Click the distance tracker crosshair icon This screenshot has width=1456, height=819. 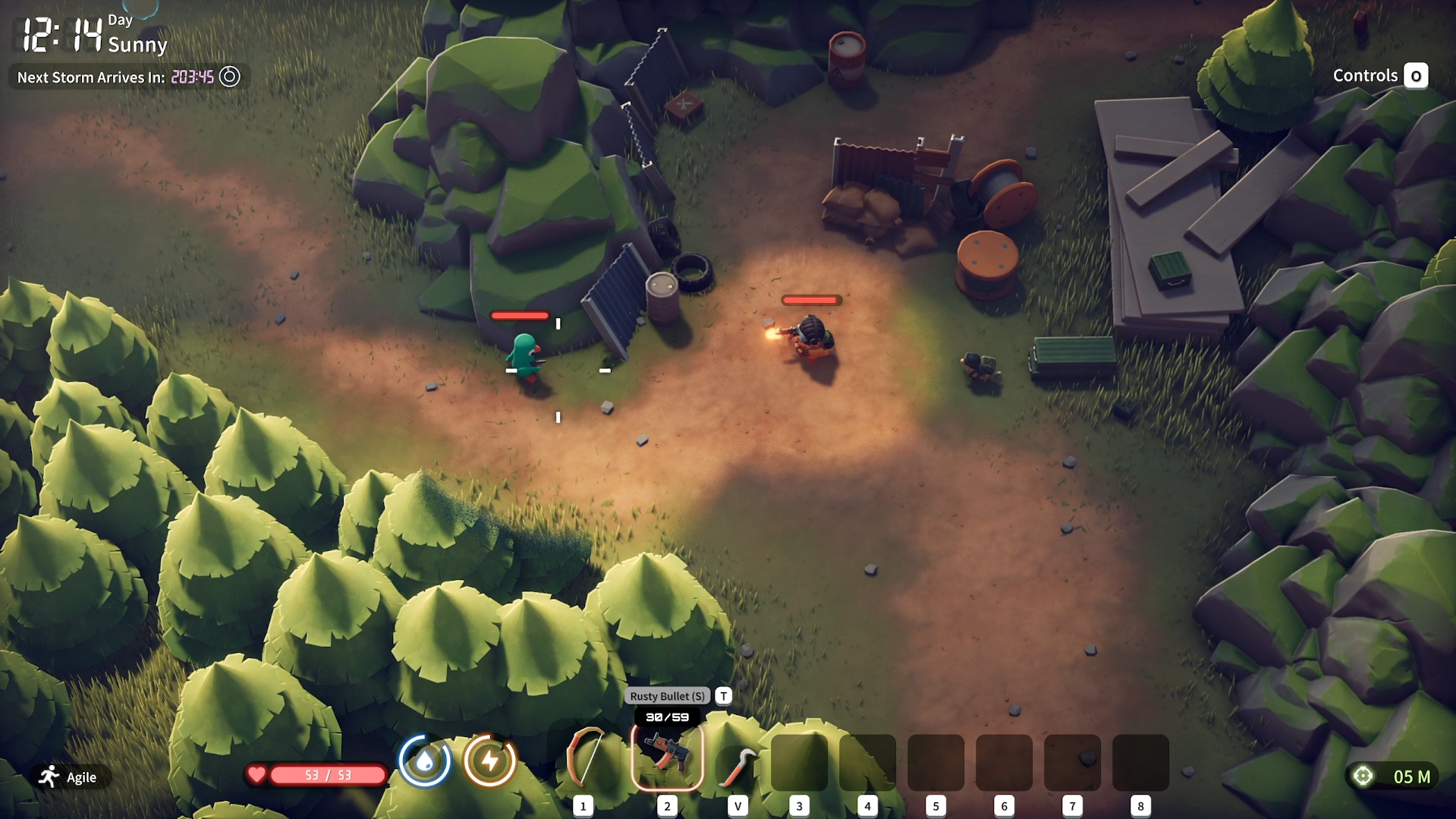pyautogui.click(x=1363, y=775)
